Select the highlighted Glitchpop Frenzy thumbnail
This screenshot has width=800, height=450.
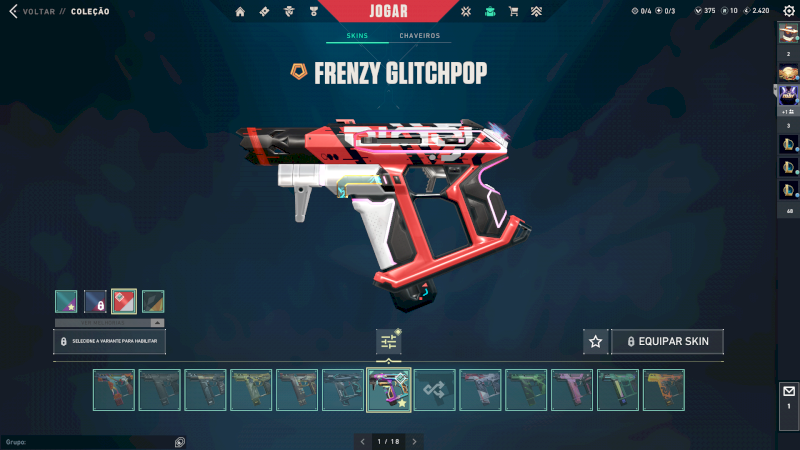[x=389, y=390]
